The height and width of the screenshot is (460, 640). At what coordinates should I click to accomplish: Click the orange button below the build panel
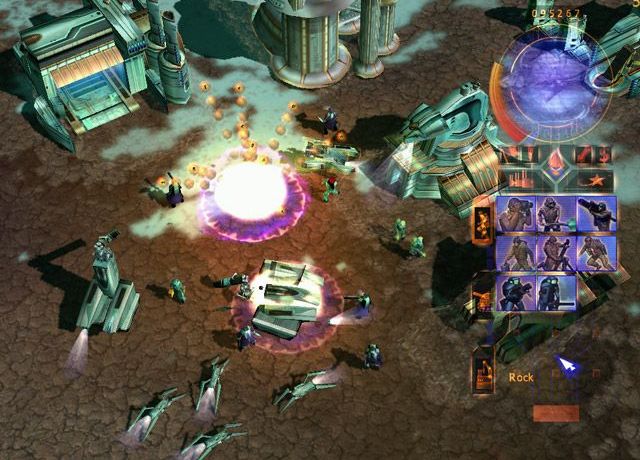click(555, 412)
